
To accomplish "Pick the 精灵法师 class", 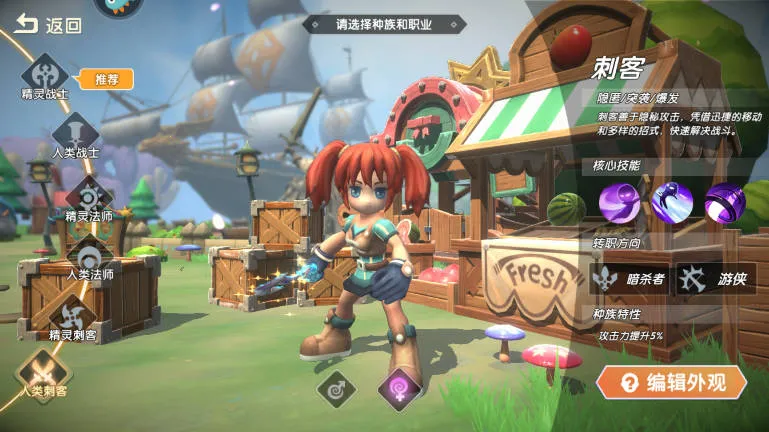I will pyautogui.click(x=89, y=194).
